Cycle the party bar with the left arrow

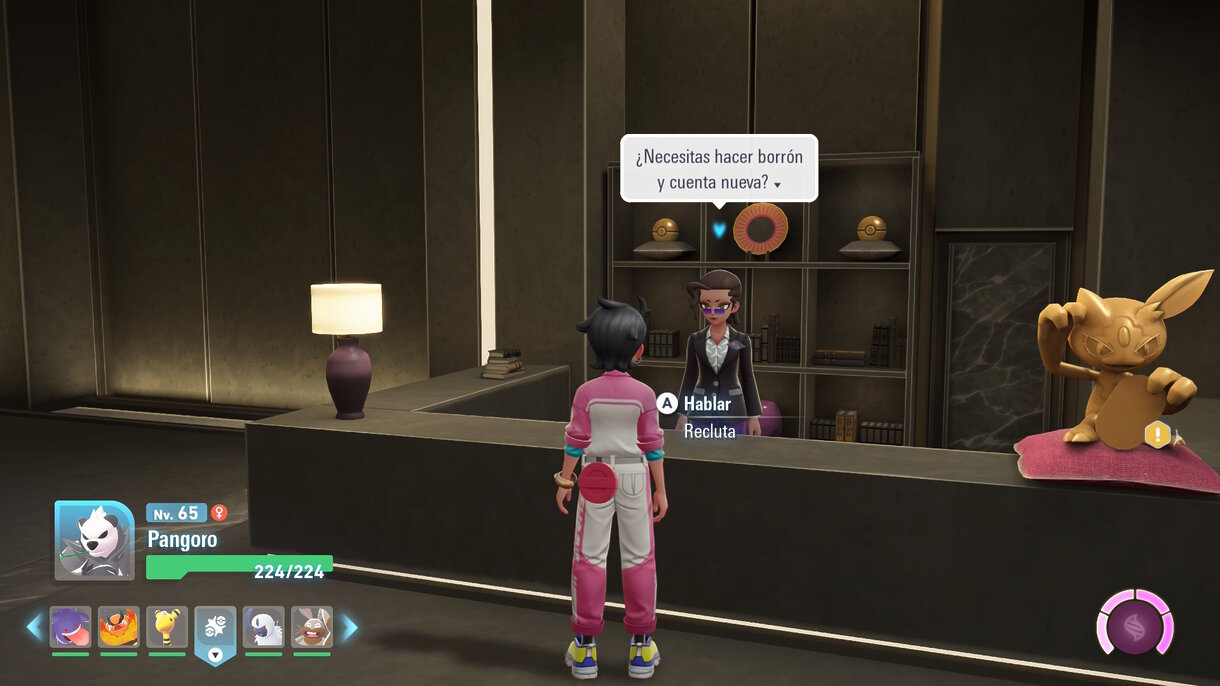(34, 627)
